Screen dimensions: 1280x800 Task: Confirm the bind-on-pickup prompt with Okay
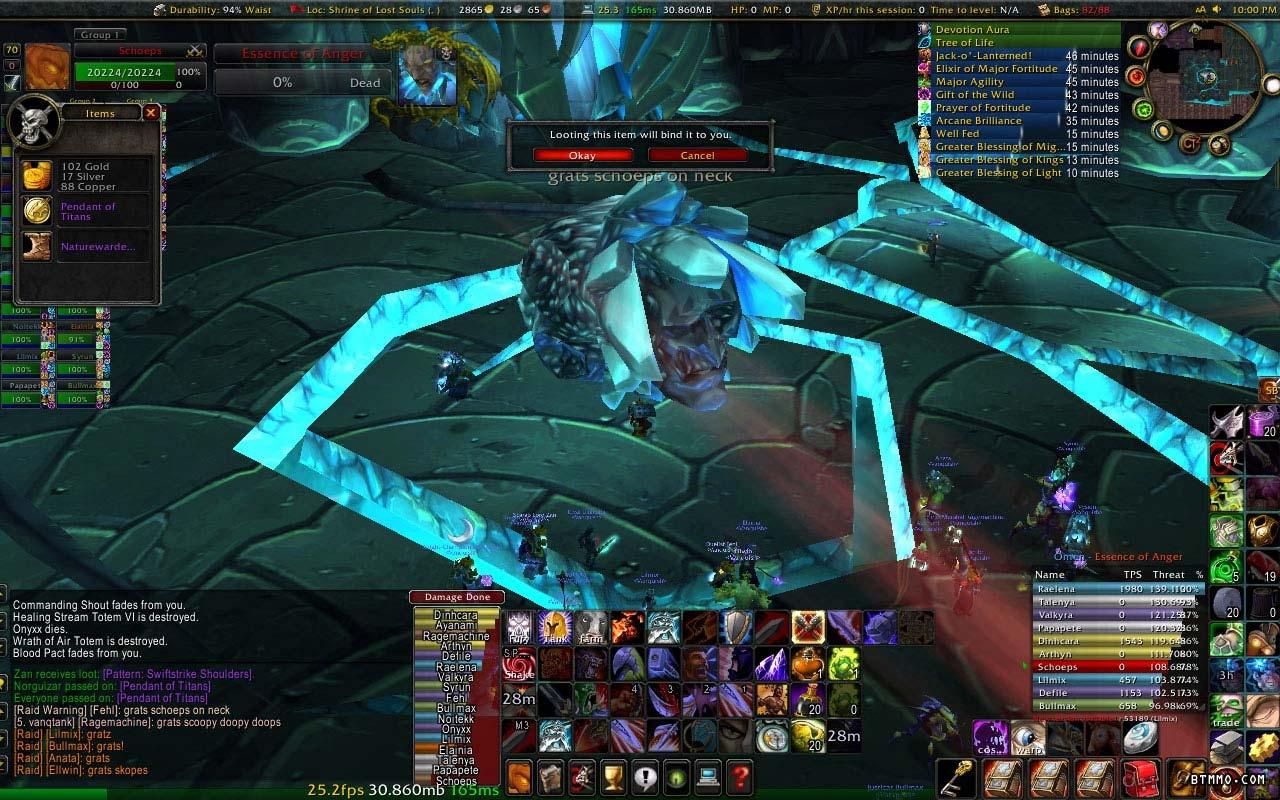click(582, 155)
